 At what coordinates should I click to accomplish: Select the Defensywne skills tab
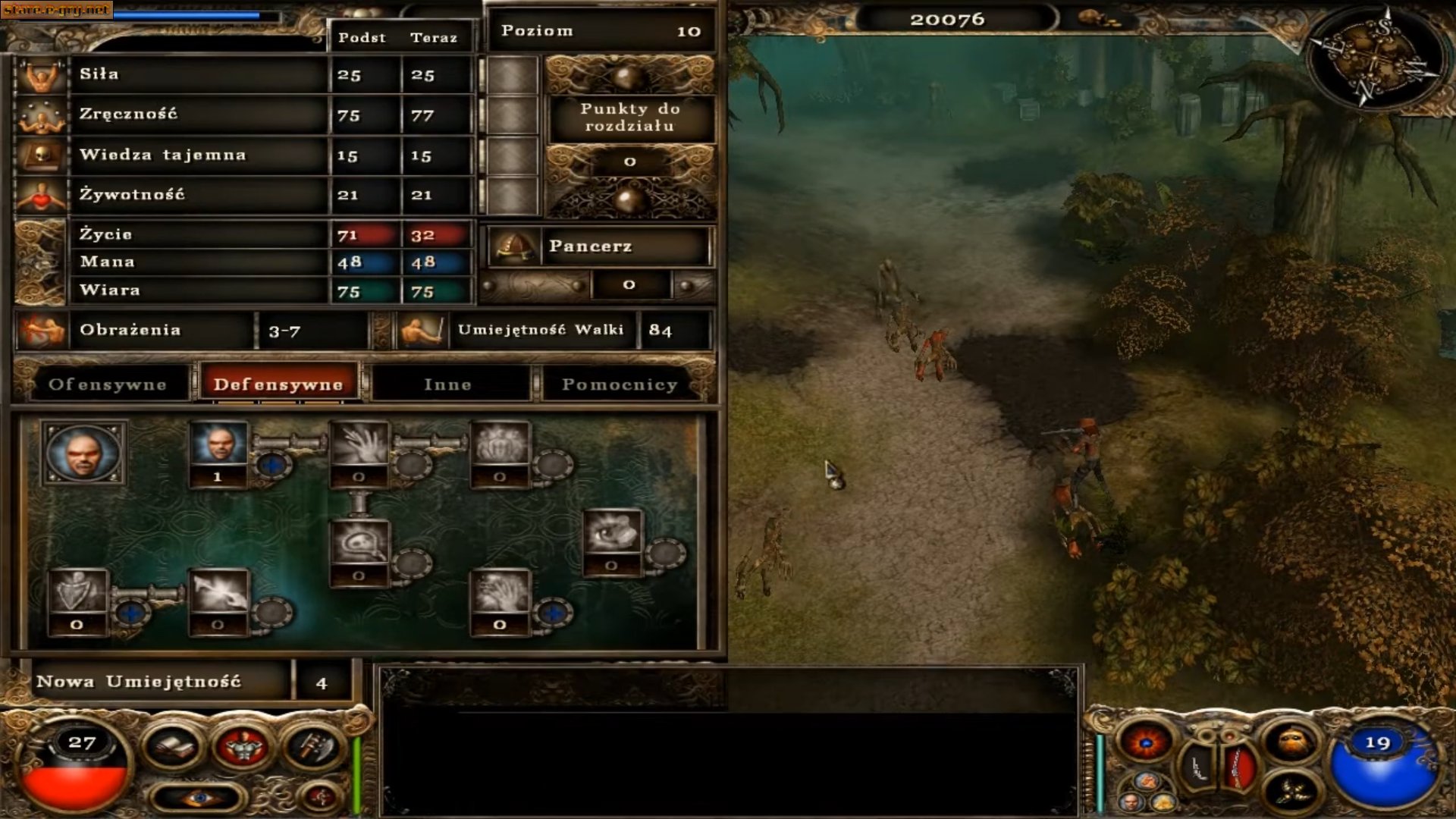point(278,384)
